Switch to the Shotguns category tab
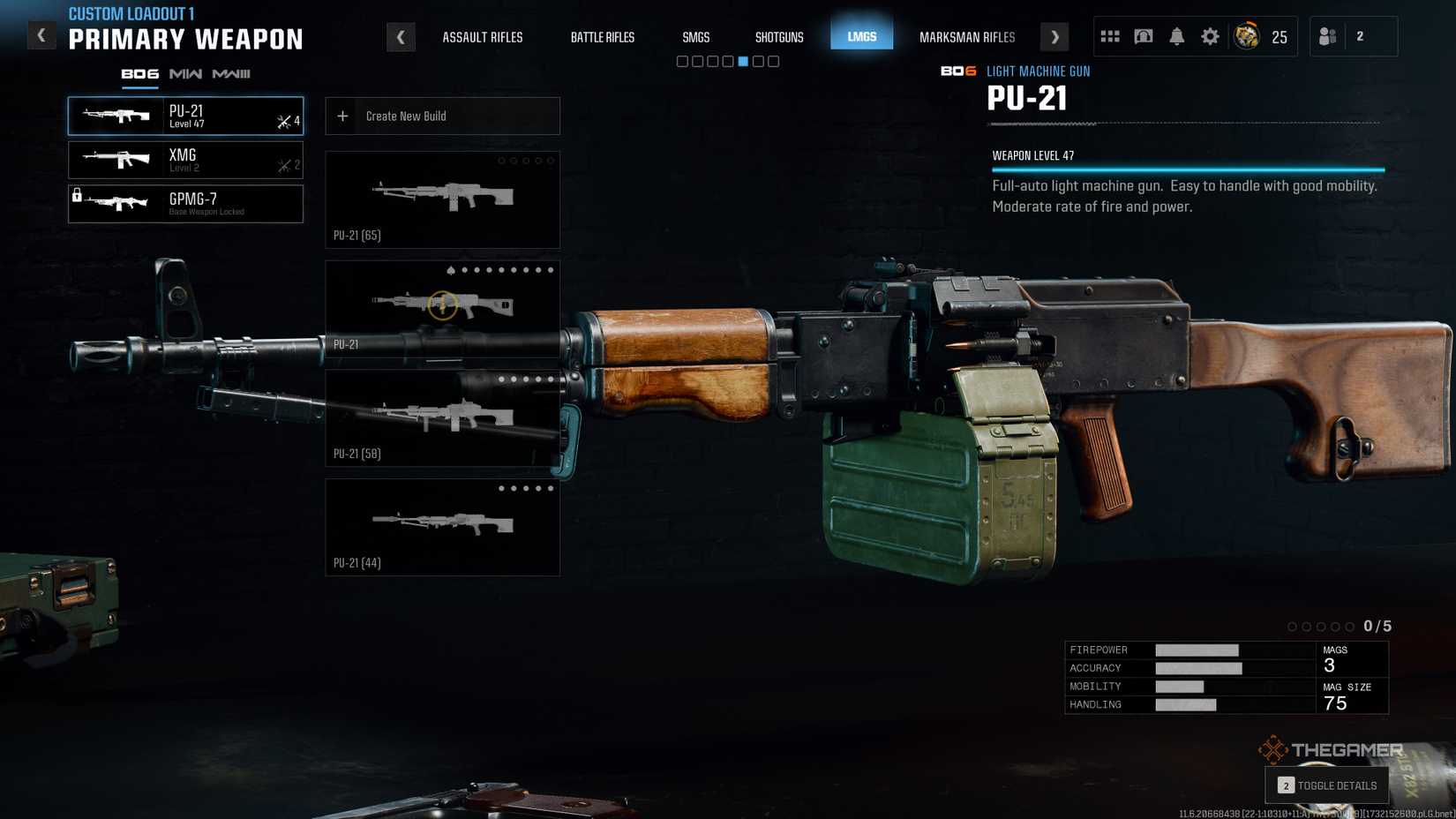The image size is (1456, 819). point(779,37)
